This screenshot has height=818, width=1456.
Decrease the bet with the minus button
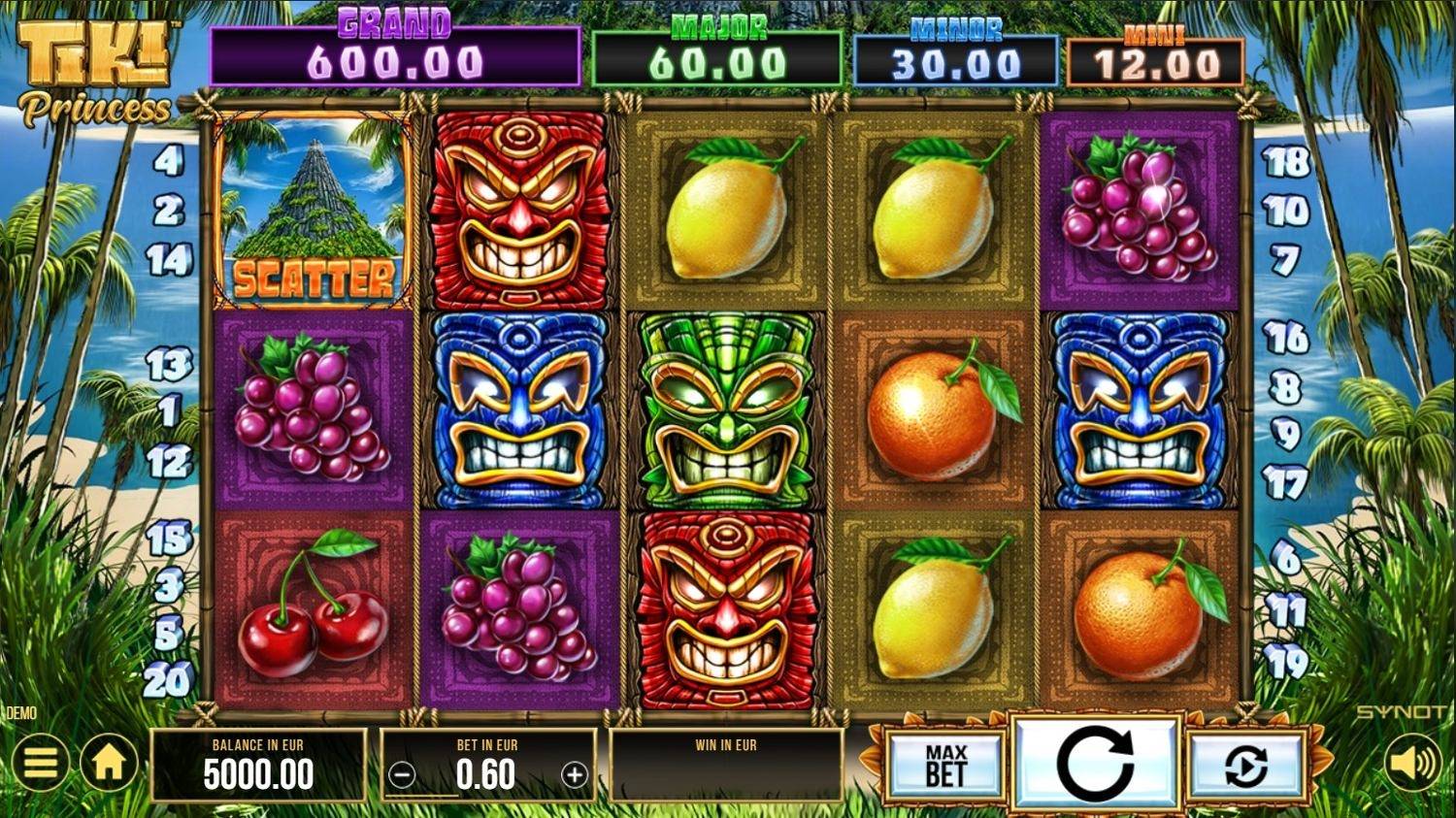coord(402,775)
